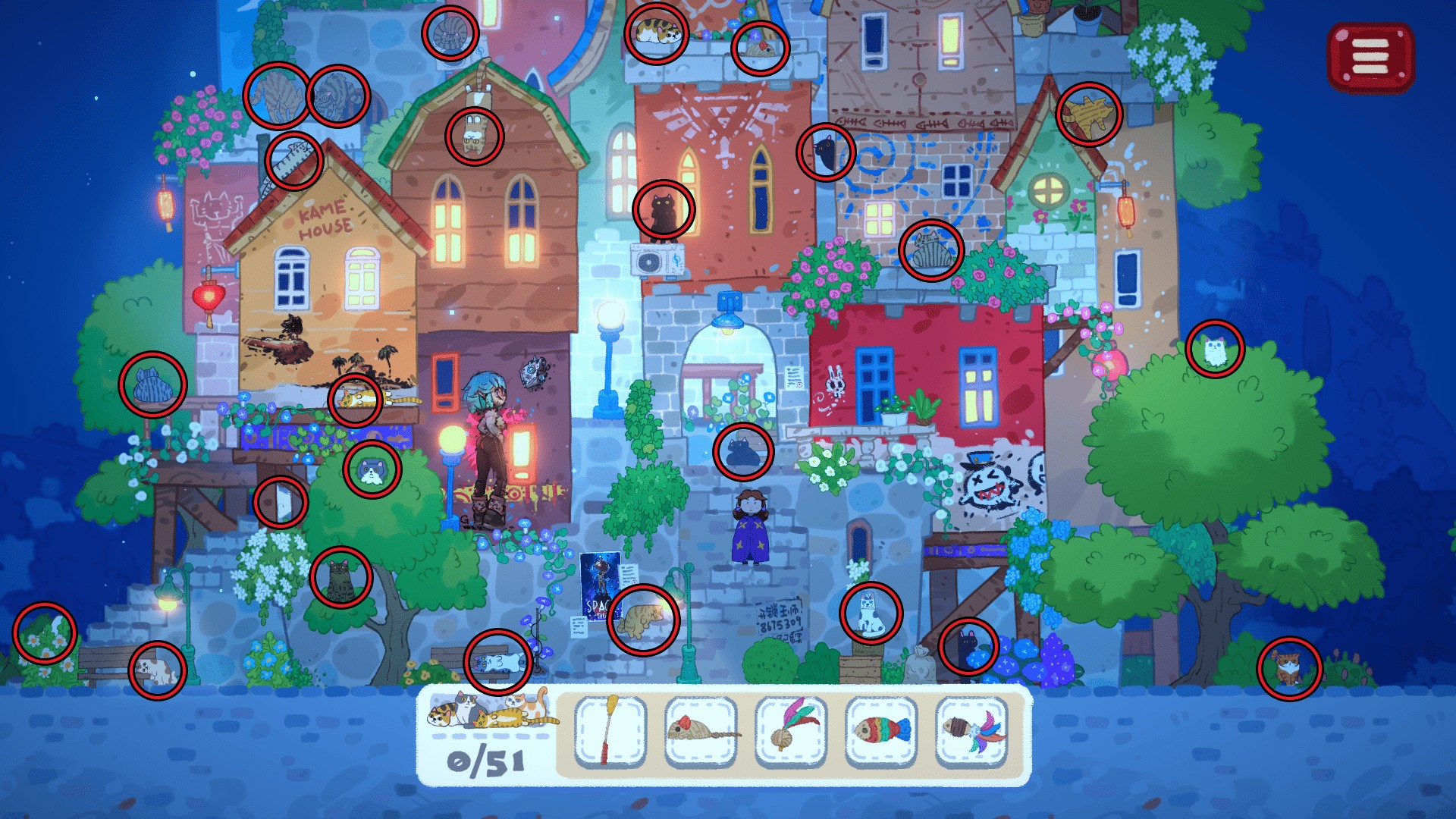Open the red hamburger menu
This screenshot has height=819, width=1456.
[1370, 58]
